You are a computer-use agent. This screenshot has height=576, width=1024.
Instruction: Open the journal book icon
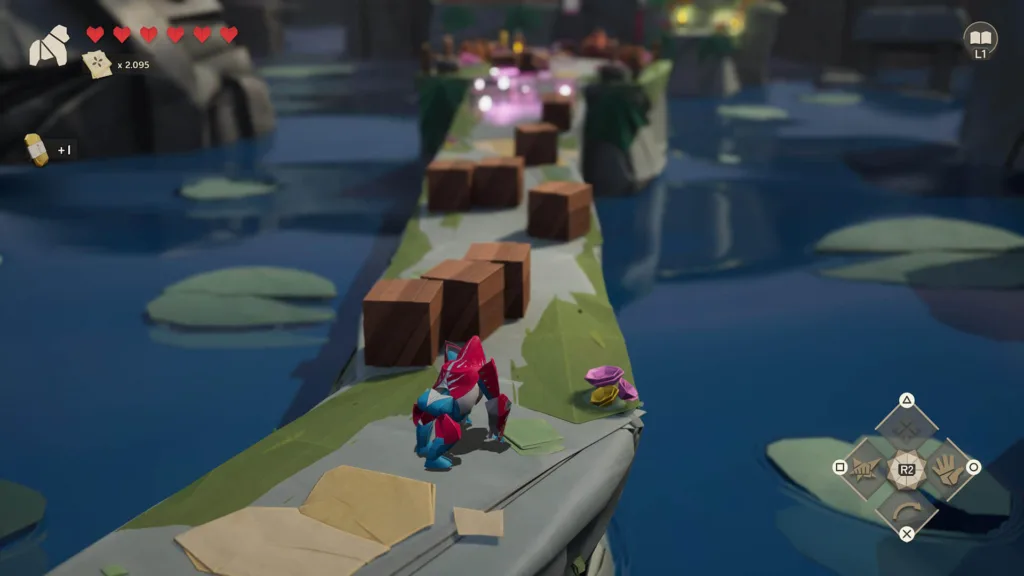(980, 37)
